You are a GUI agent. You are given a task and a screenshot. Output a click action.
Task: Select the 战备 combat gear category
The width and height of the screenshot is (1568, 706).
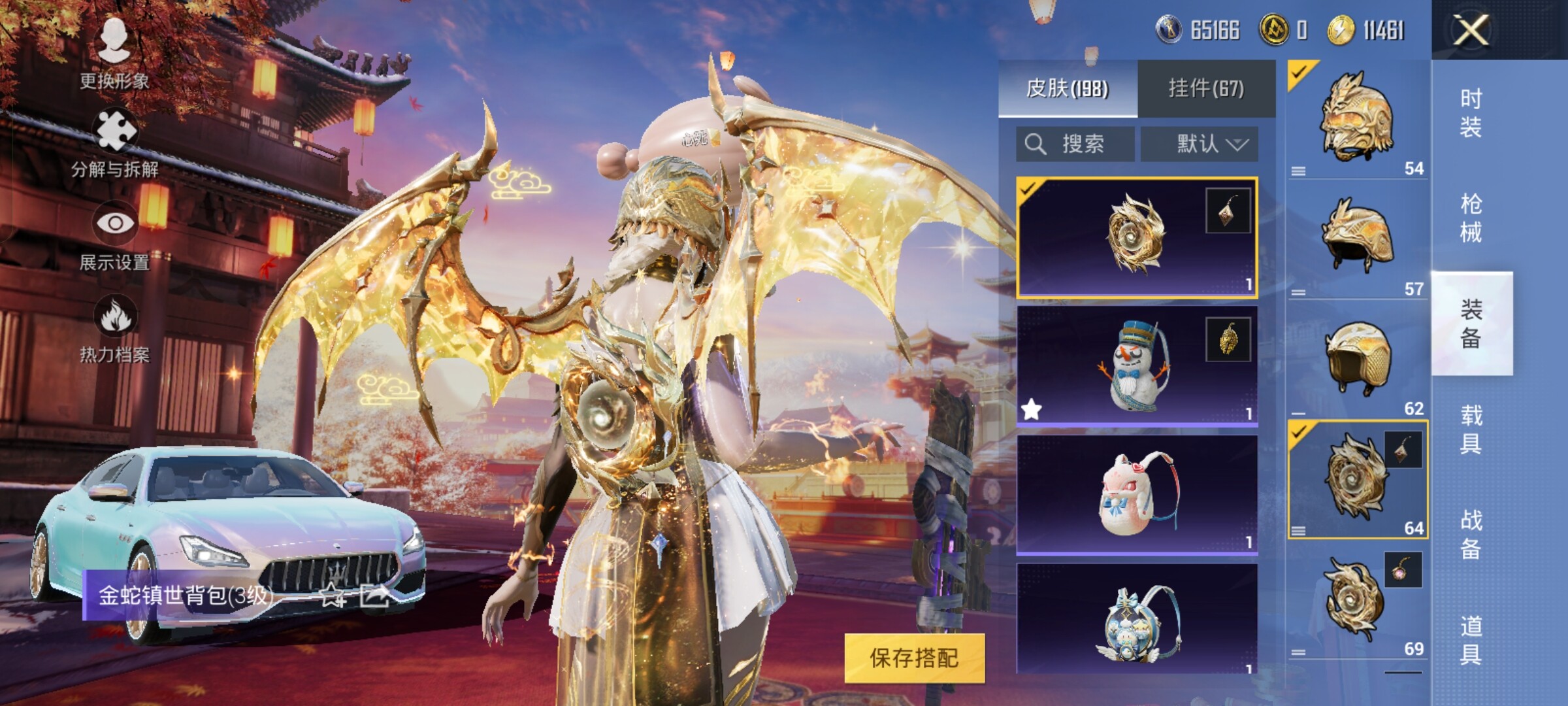[1471, 535]
